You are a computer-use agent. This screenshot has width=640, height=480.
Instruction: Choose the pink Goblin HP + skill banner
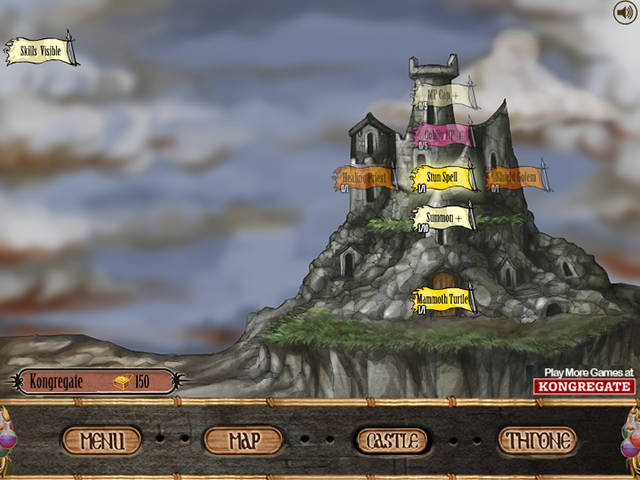pyautogui.click(x=442, y=136)
